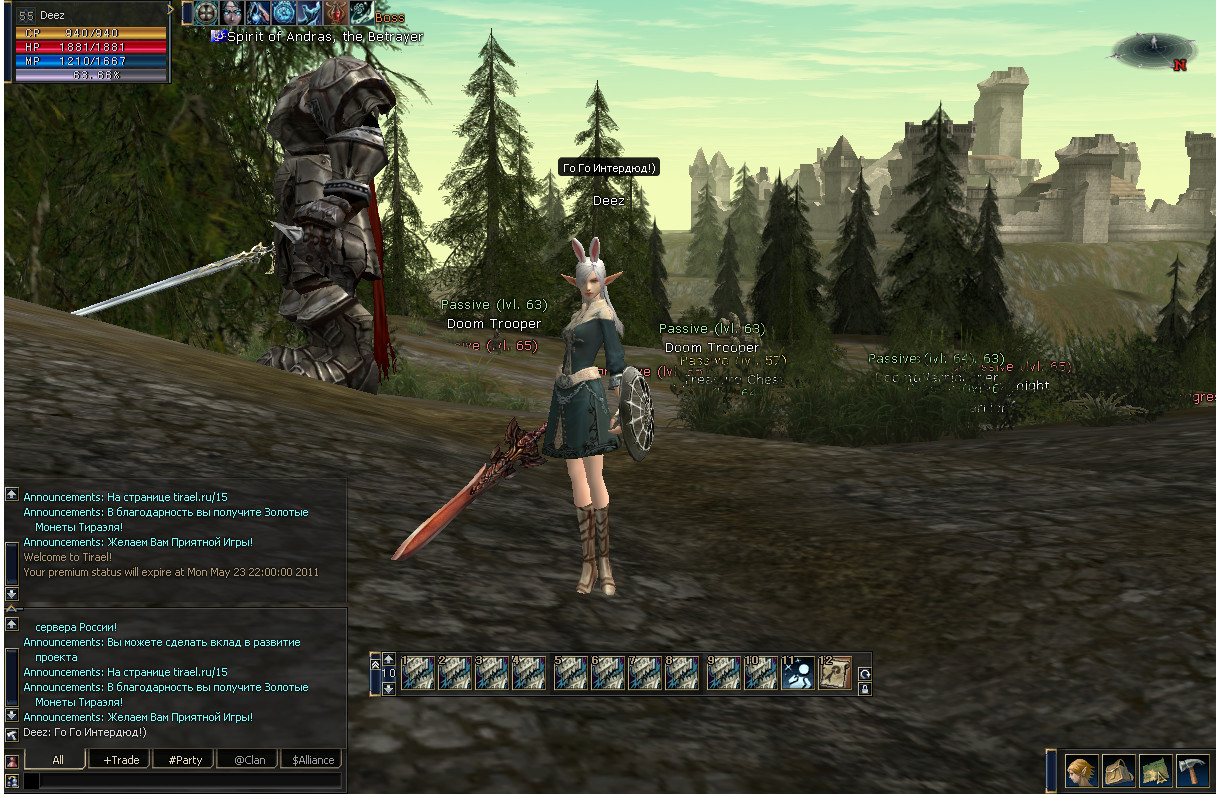Open the +Trade chat tab
1216x794 pixels.
pos(121,760)
